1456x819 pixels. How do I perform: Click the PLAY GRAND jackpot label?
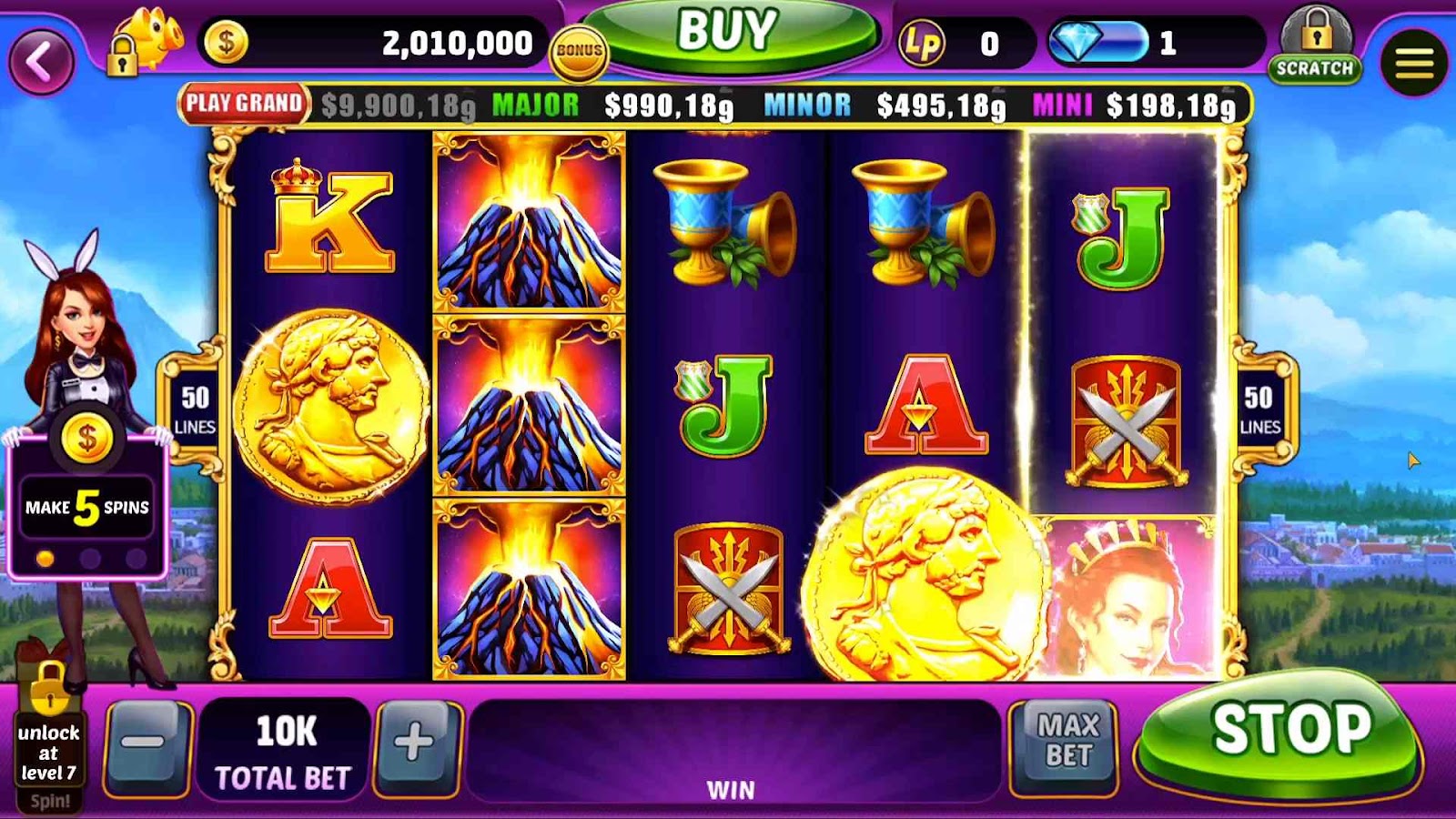(244, 104)
